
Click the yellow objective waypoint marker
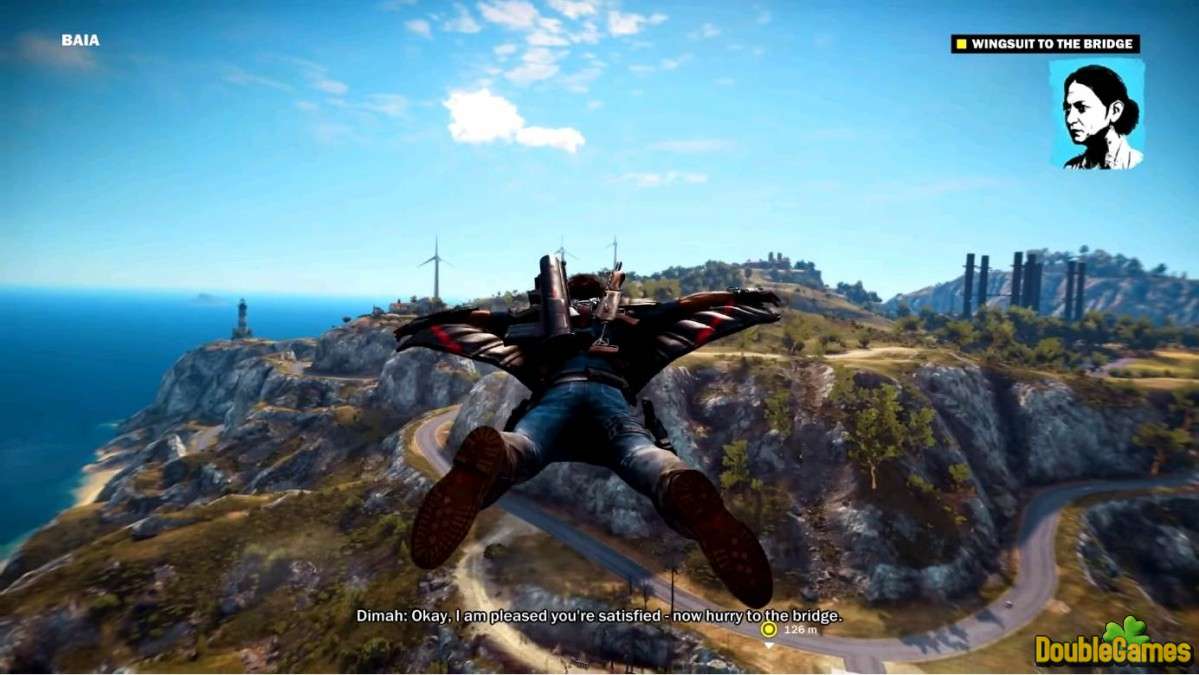768,630
